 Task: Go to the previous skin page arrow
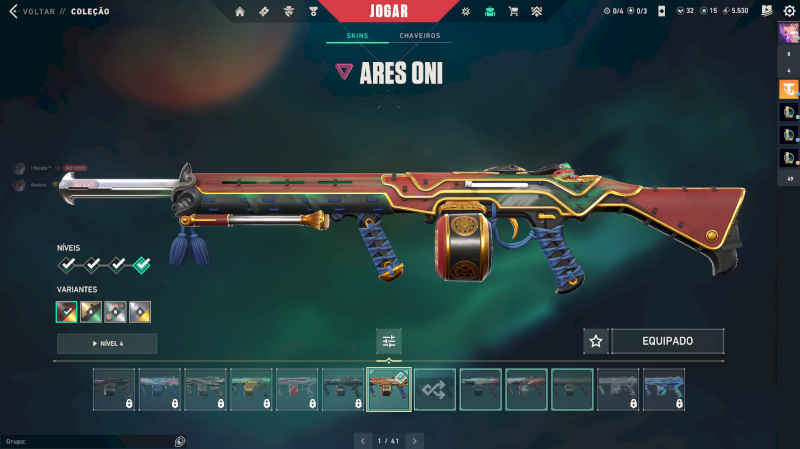[364, 440]
